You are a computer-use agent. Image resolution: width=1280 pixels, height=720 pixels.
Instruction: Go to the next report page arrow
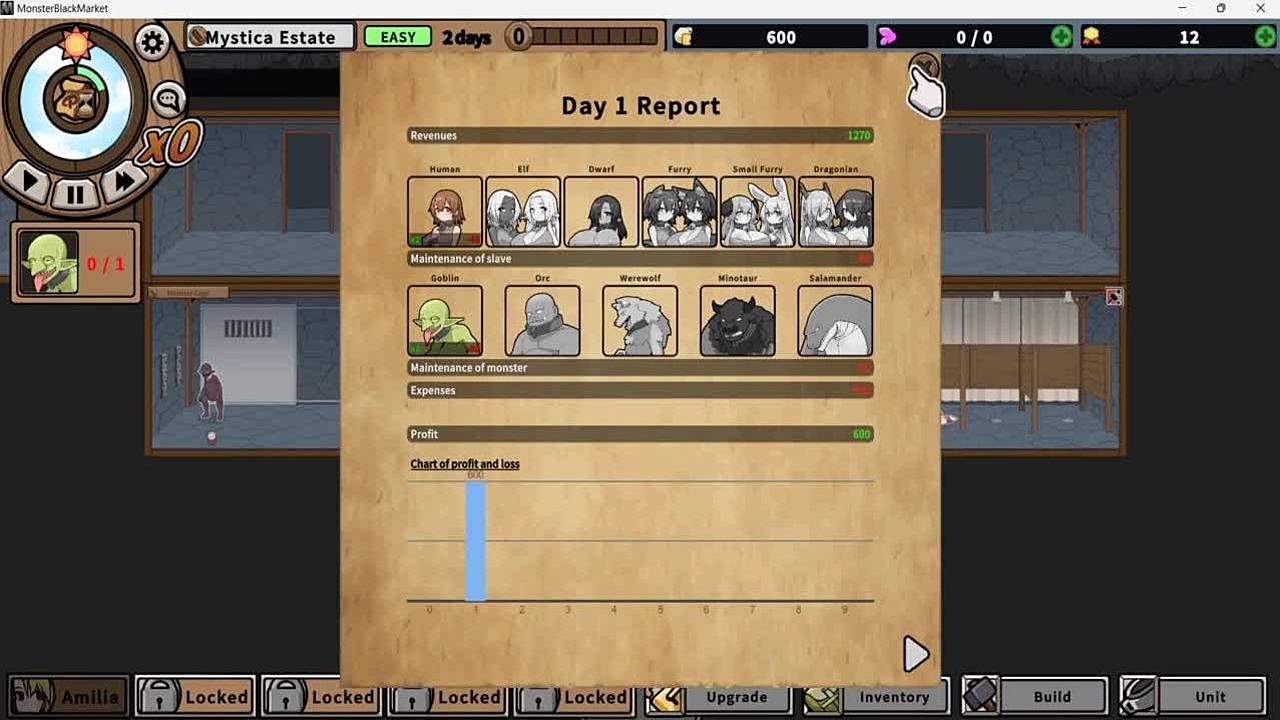click(x=915, y=654)
